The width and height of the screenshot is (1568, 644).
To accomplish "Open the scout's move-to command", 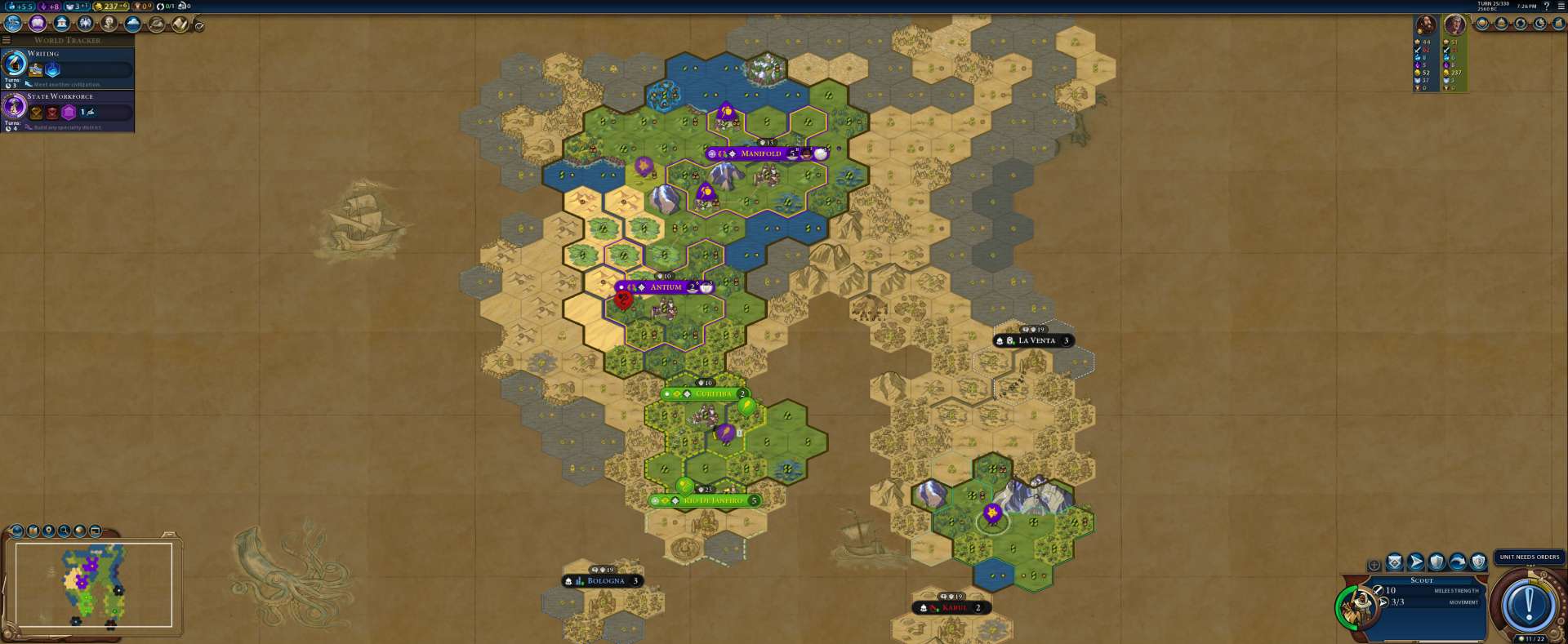I will tap(1415, 562).
